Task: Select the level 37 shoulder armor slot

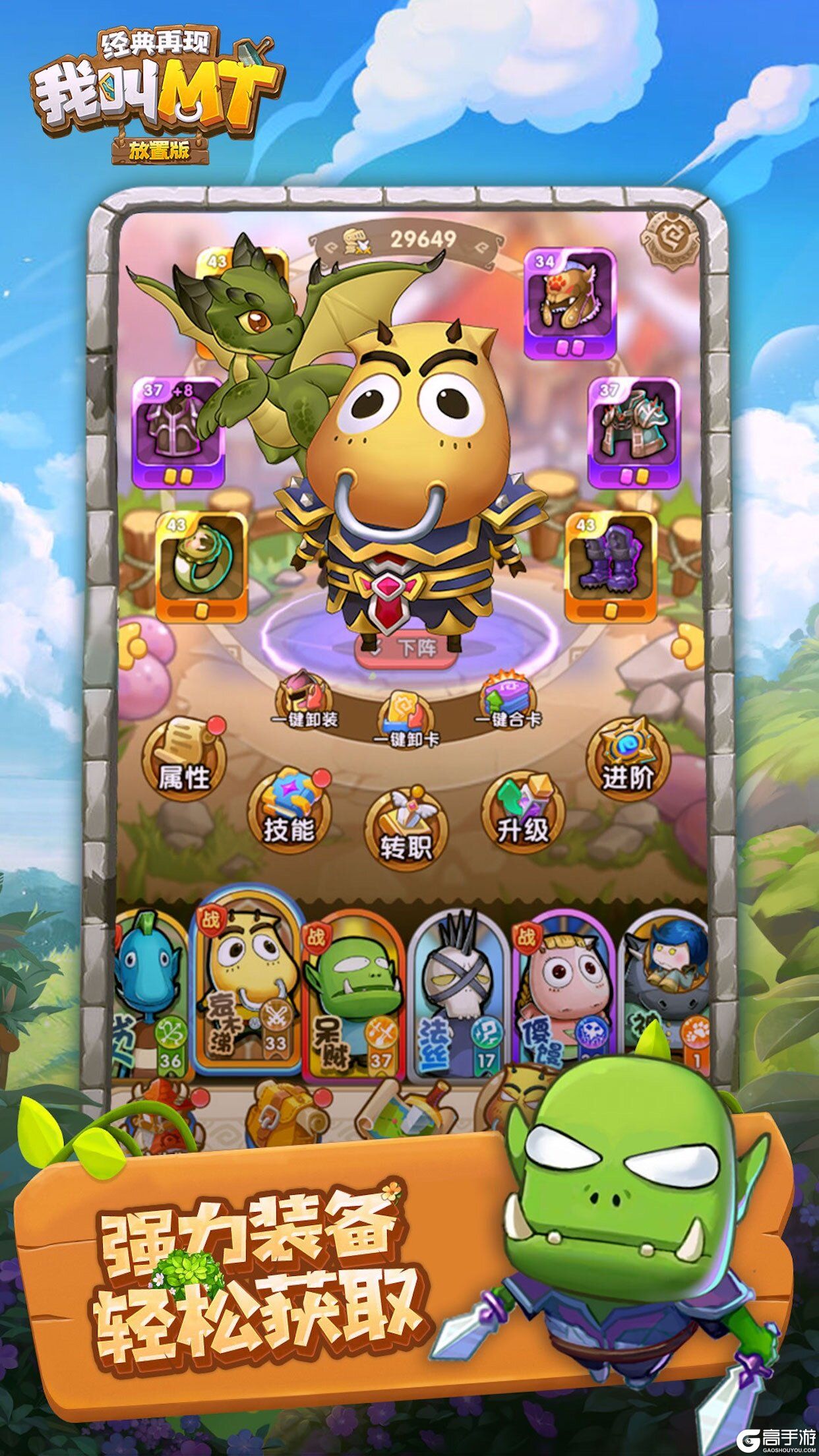Action: tap(633, 433)
